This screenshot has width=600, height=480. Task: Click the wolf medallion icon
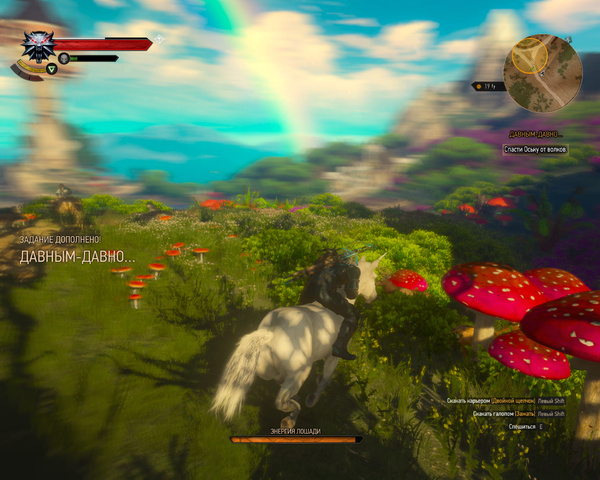(38, 46)
